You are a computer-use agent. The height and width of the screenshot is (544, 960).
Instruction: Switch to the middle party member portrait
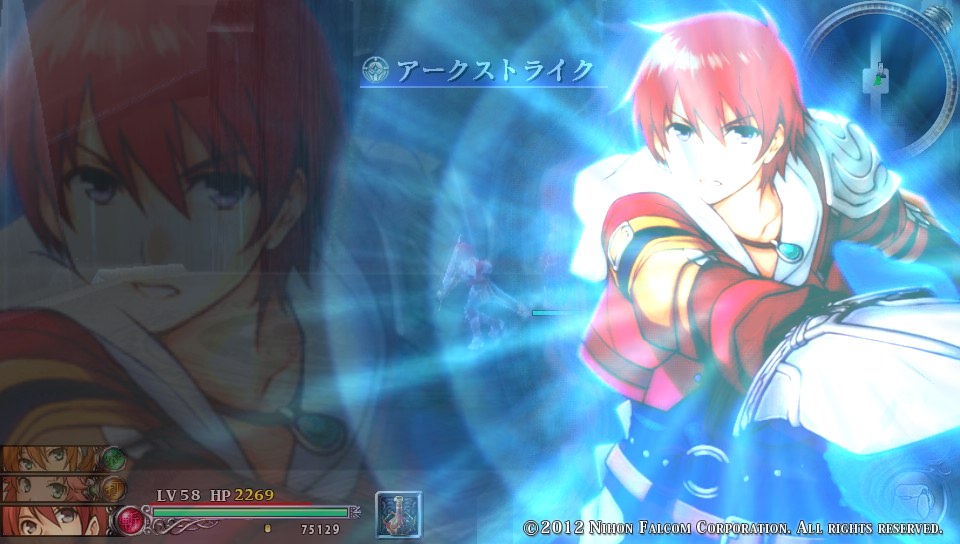pos(50,488)
